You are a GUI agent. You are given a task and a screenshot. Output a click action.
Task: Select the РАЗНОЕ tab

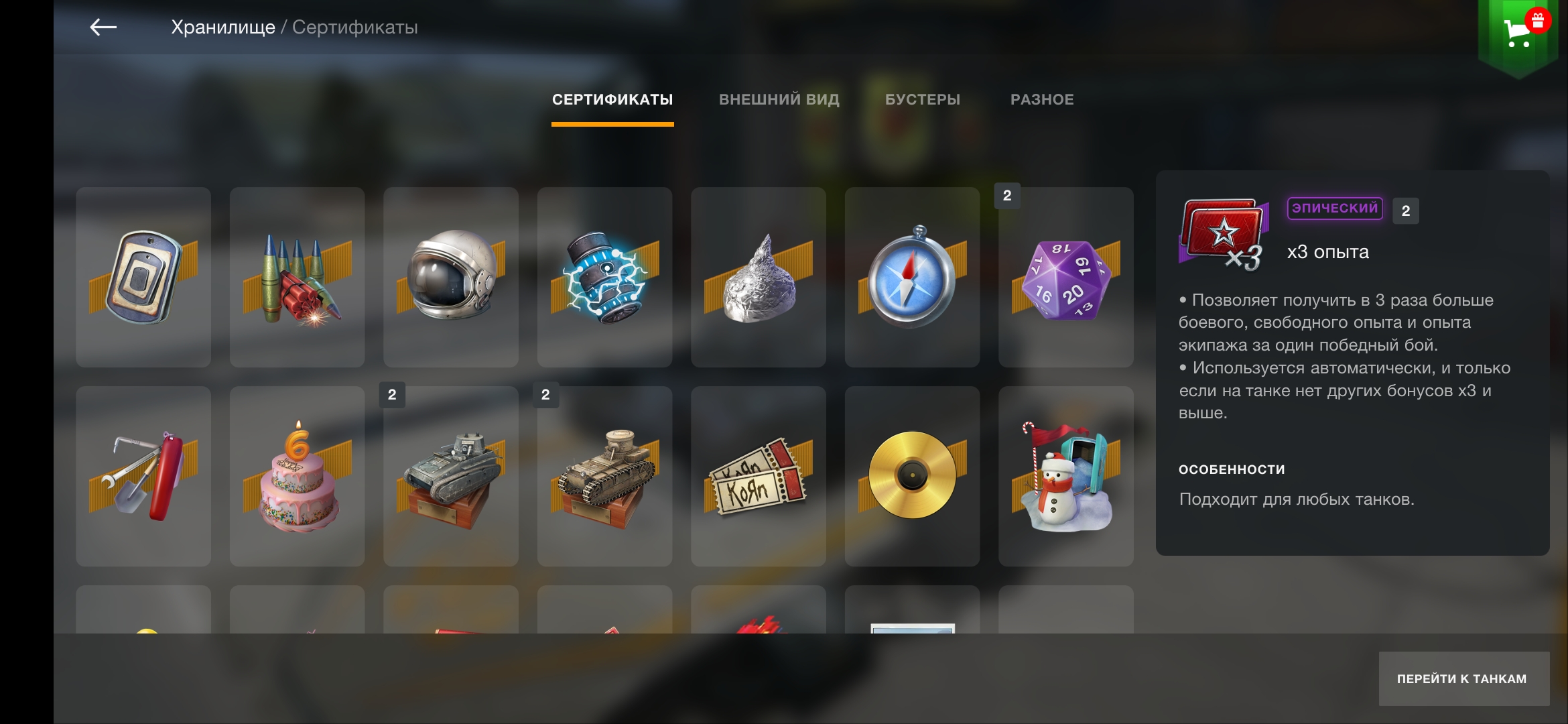(x=1042, y=100)
